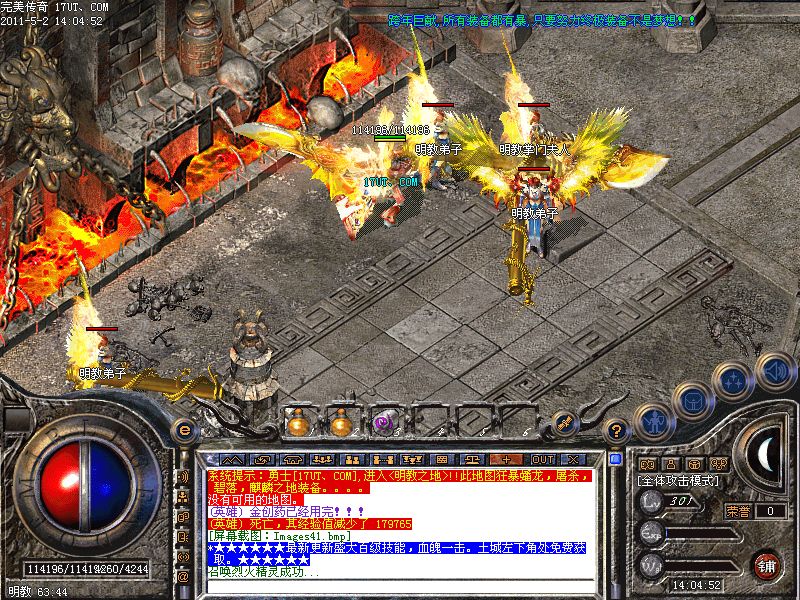Open the skills button with four stars
The image size is (800, 600).
click(734, 380)
